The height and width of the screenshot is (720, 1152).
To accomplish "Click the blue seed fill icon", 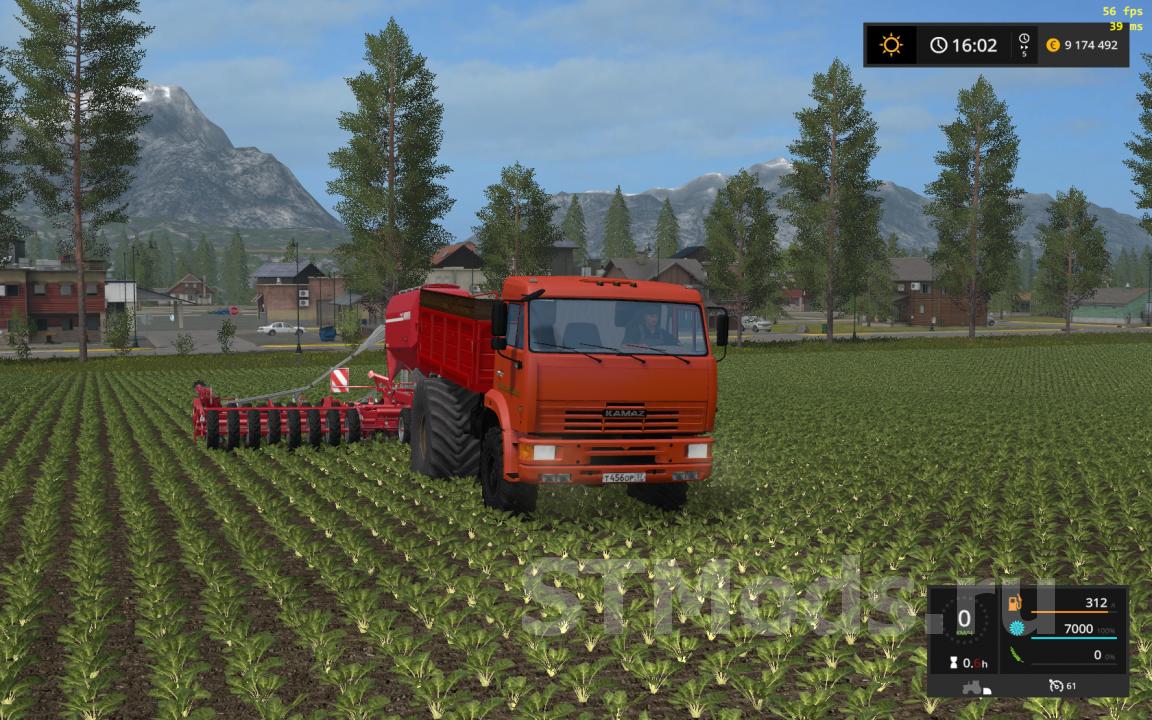I will point(1017,628).
